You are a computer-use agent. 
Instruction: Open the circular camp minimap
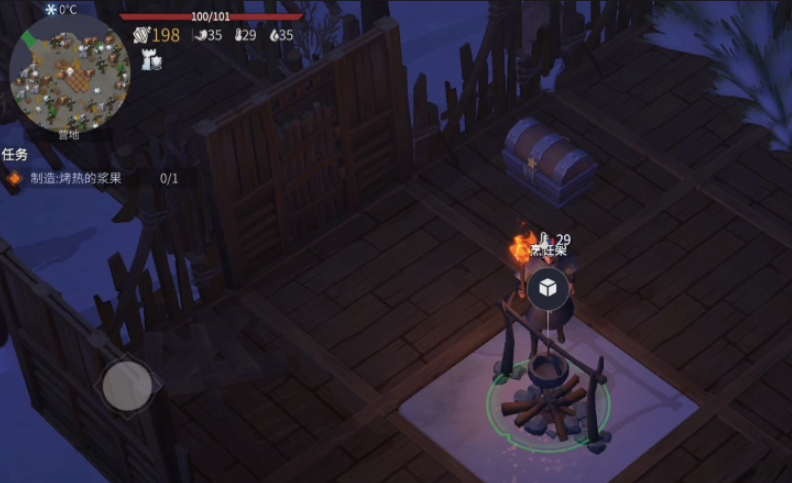(x=69, y=71)
